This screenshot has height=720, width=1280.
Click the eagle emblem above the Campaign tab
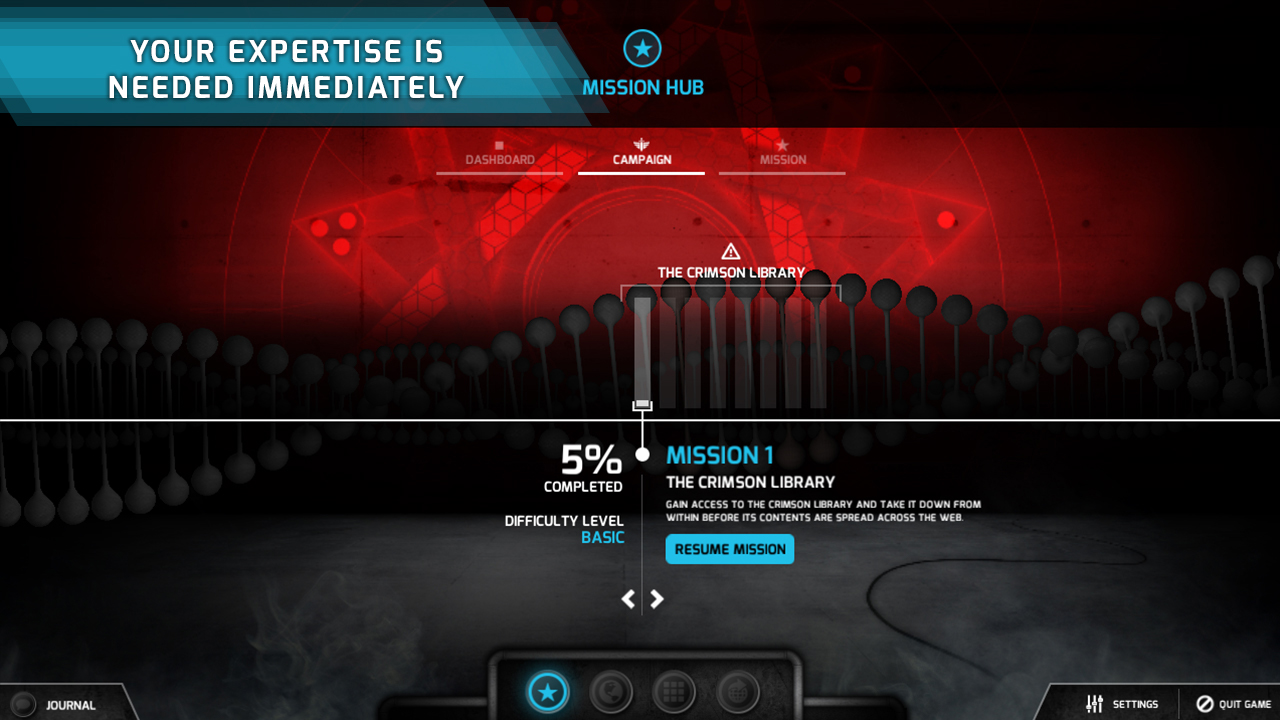coord(641,142)
